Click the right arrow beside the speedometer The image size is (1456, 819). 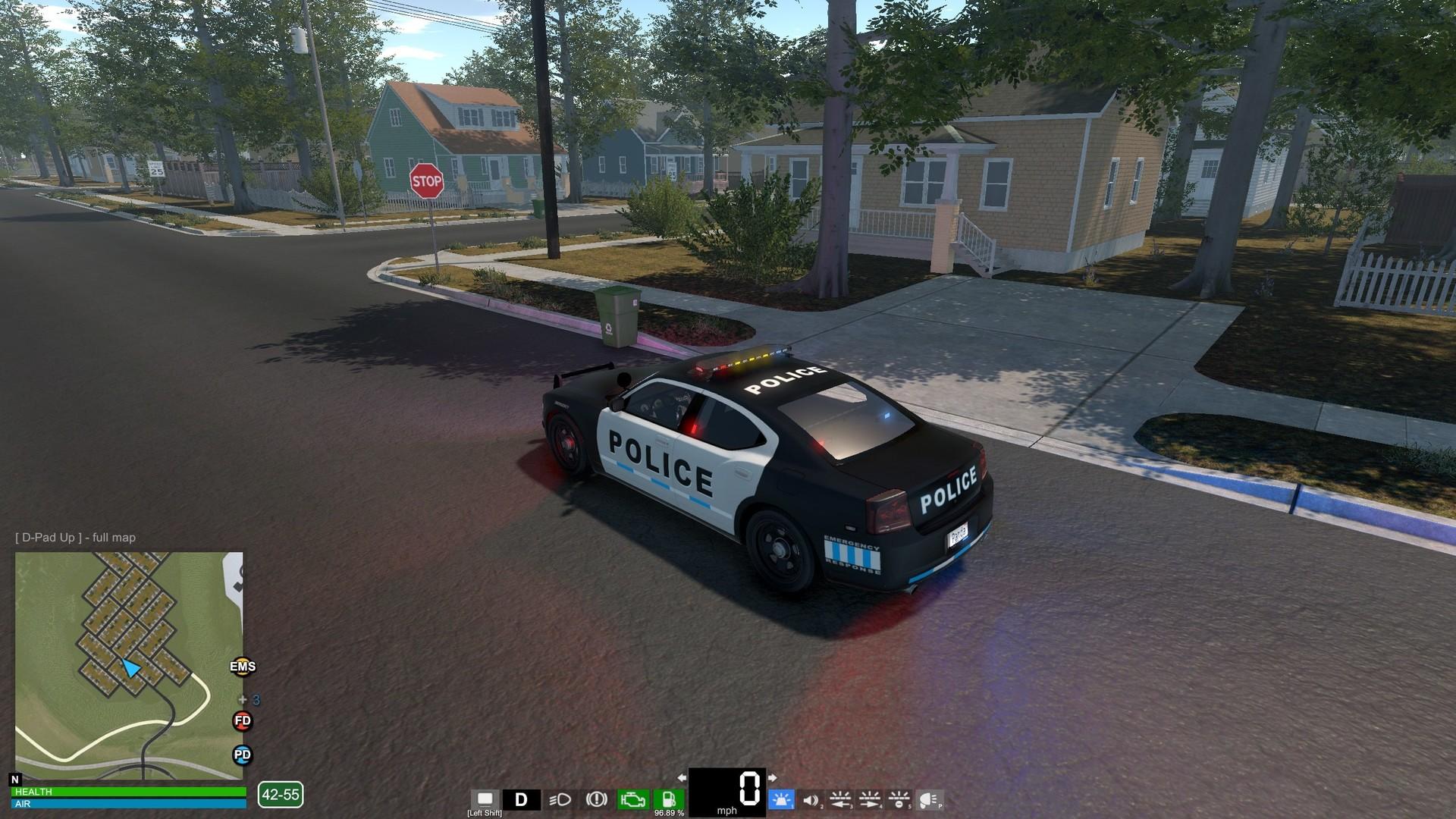point(773,777)
